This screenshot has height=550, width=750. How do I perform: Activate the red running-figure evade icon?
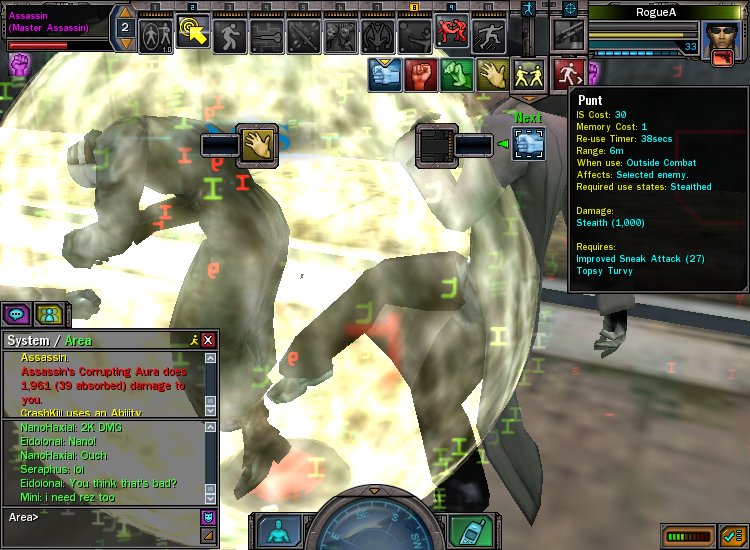pyautogui.click(x=570, y=72)
